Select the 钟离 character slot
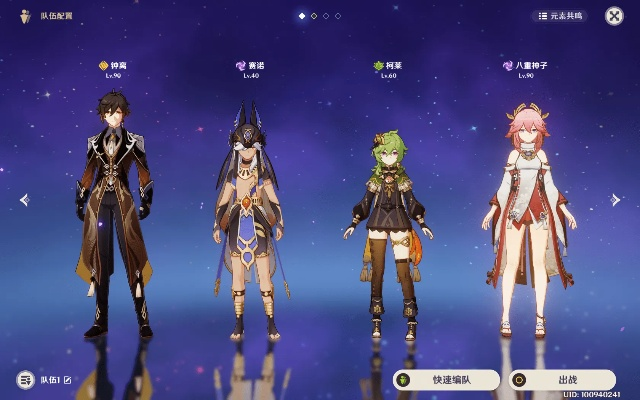Viewport: 640px width, 400px height. [113, 210]
